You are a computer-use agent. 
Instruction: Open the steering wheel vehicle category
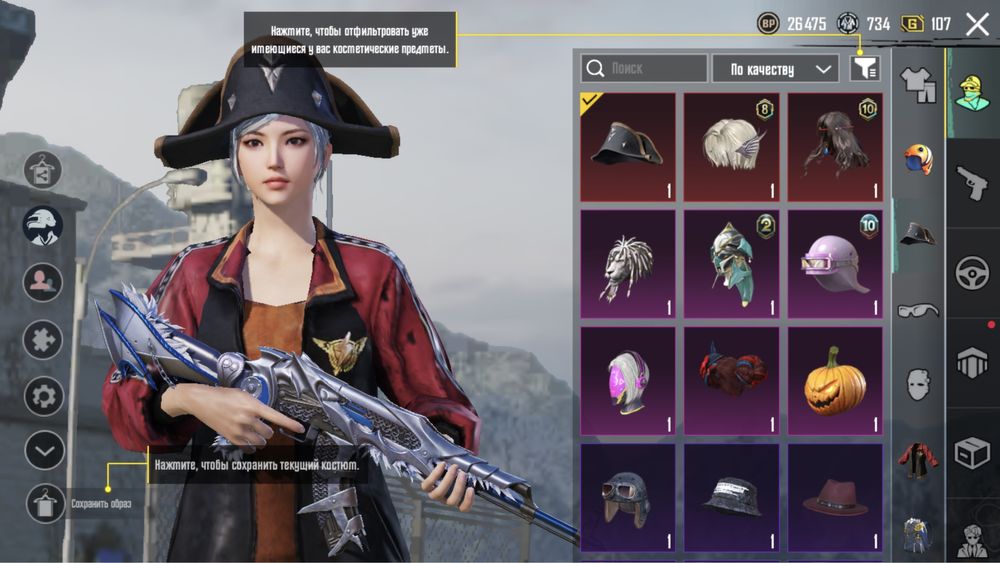pyautogui.click(x=972, y=273)
